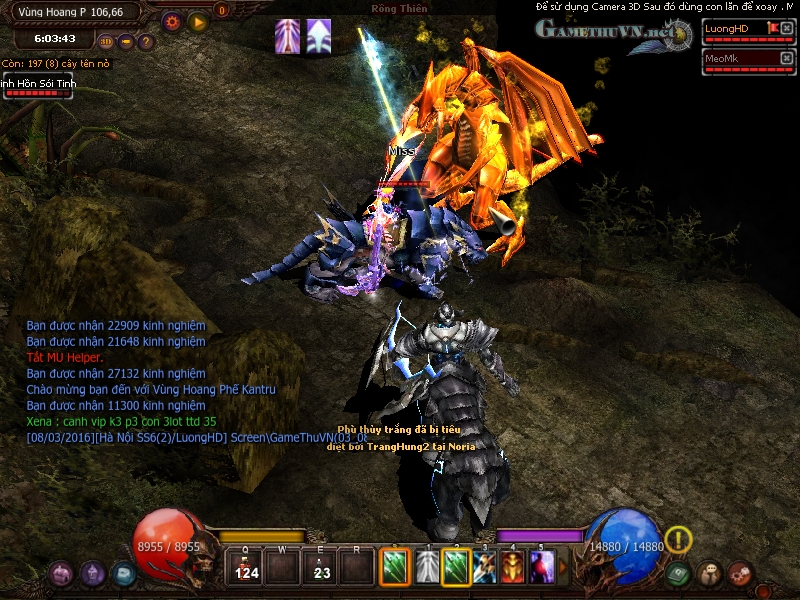This screenshot has width=800, height=600.
Task: Click the orange icon beside the 3D button
Action: (126, 42)
